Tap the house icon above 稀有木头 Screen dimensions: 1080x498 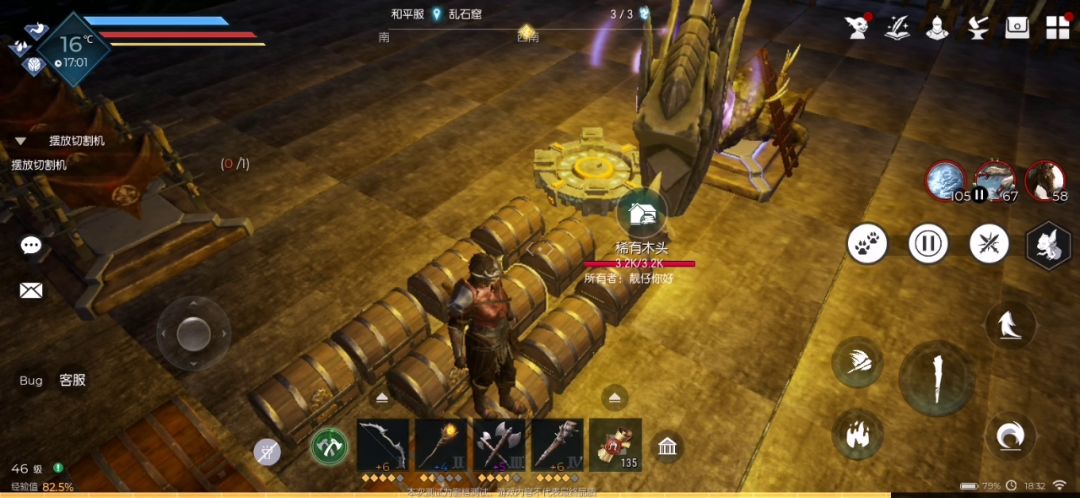641,213
